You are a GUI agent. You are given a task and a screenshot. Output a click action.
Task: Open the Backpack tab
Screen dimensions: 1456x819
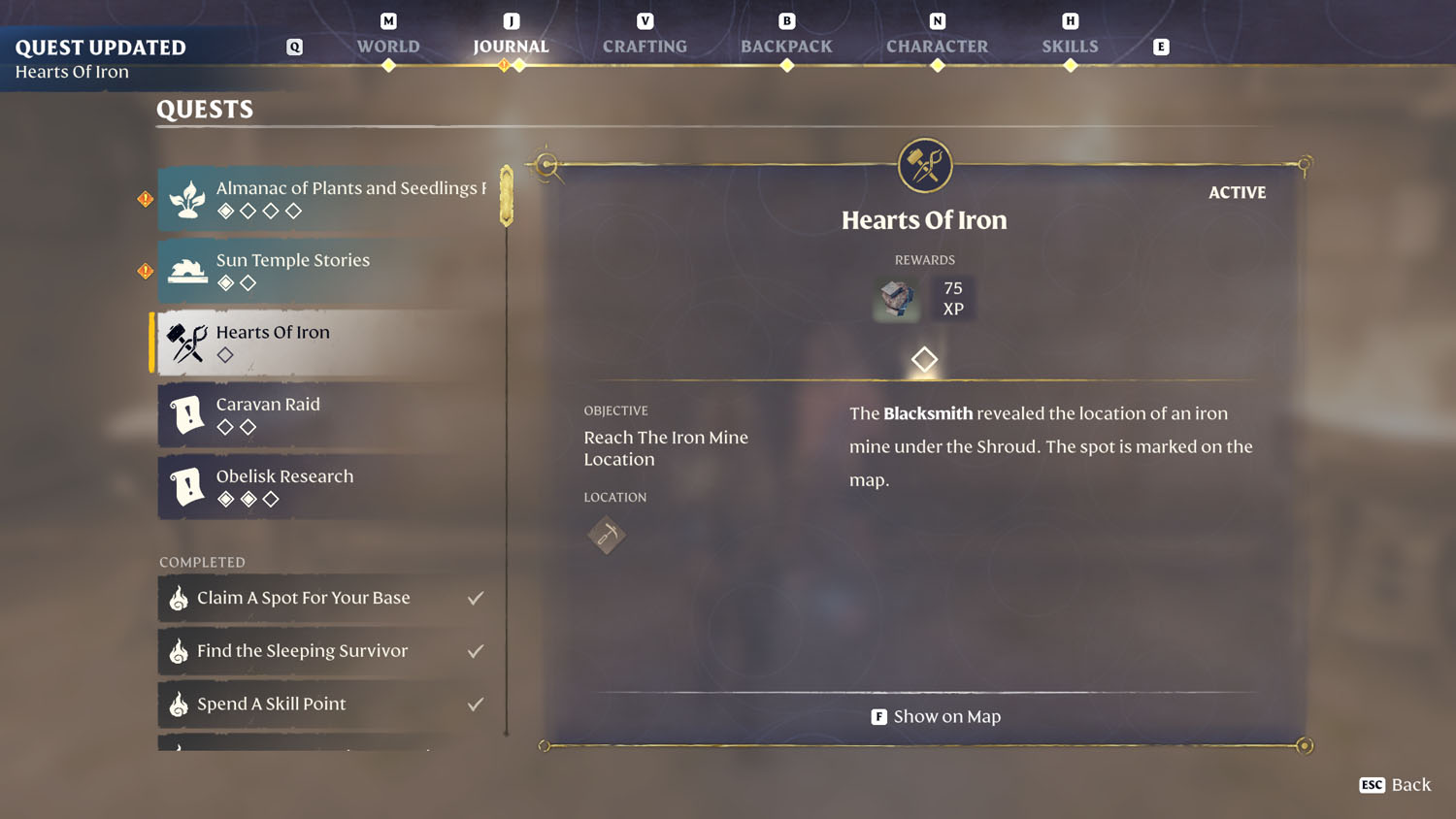[786, 46]
